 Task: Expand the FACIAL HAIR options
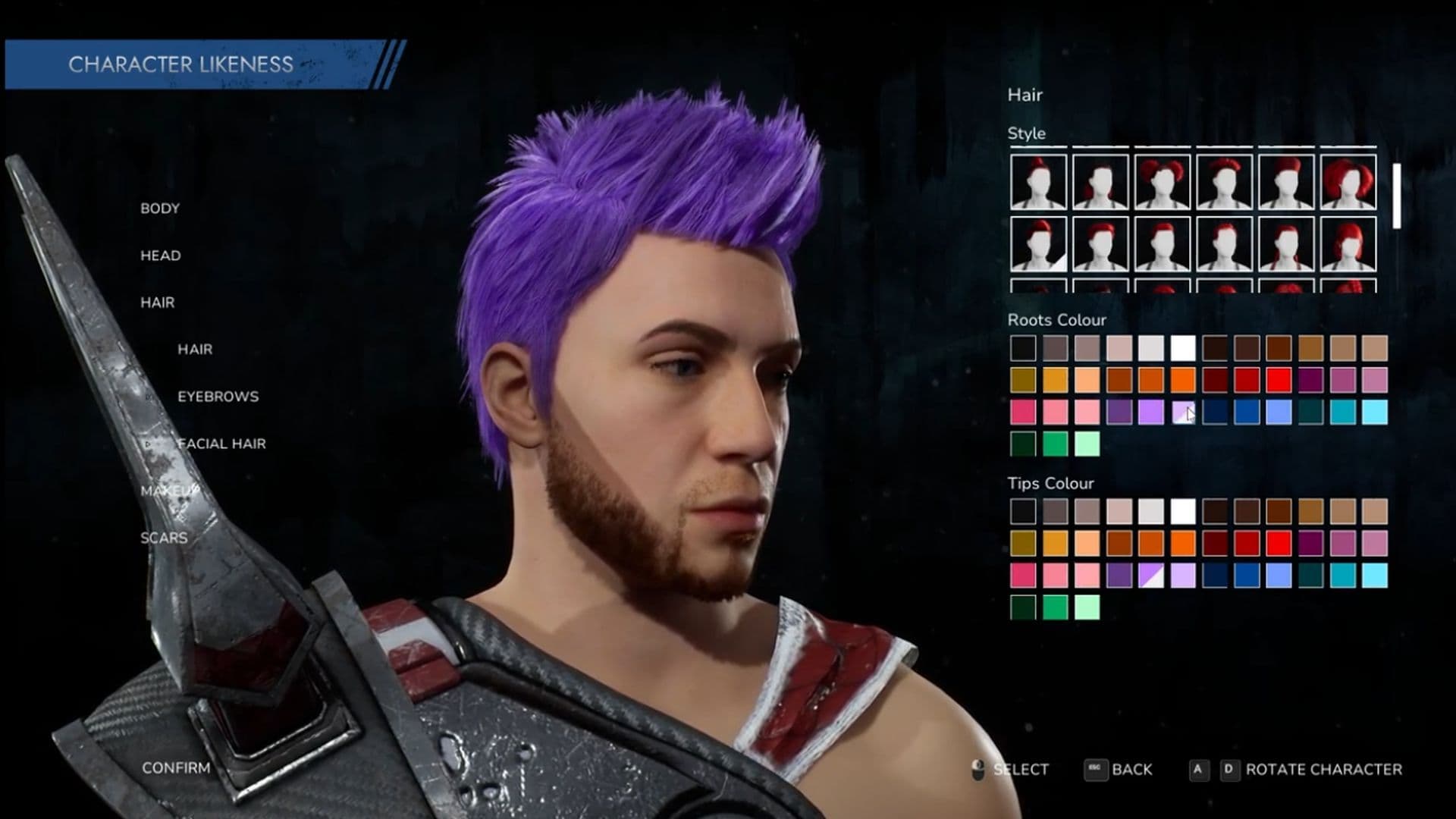(x=221, y=444)
